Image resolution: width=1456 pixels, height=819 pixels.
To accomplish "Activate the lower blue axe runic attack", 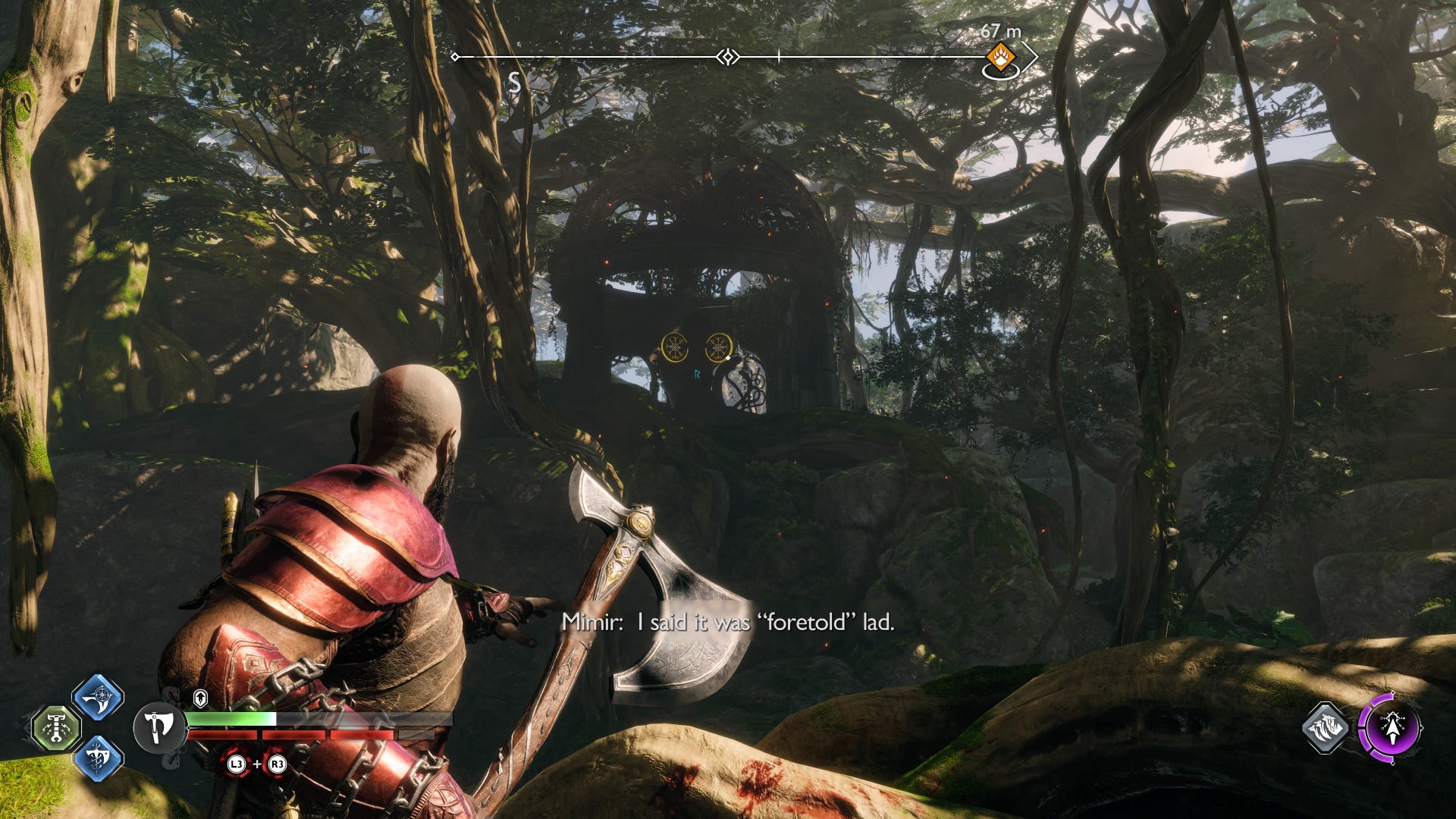I will (98, 758).
